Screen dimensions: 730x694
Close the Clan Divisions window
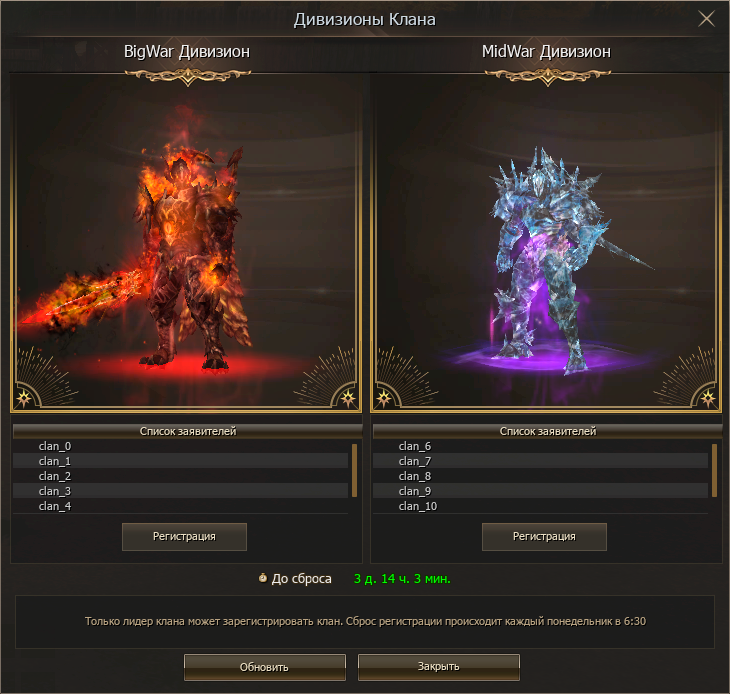706,19
